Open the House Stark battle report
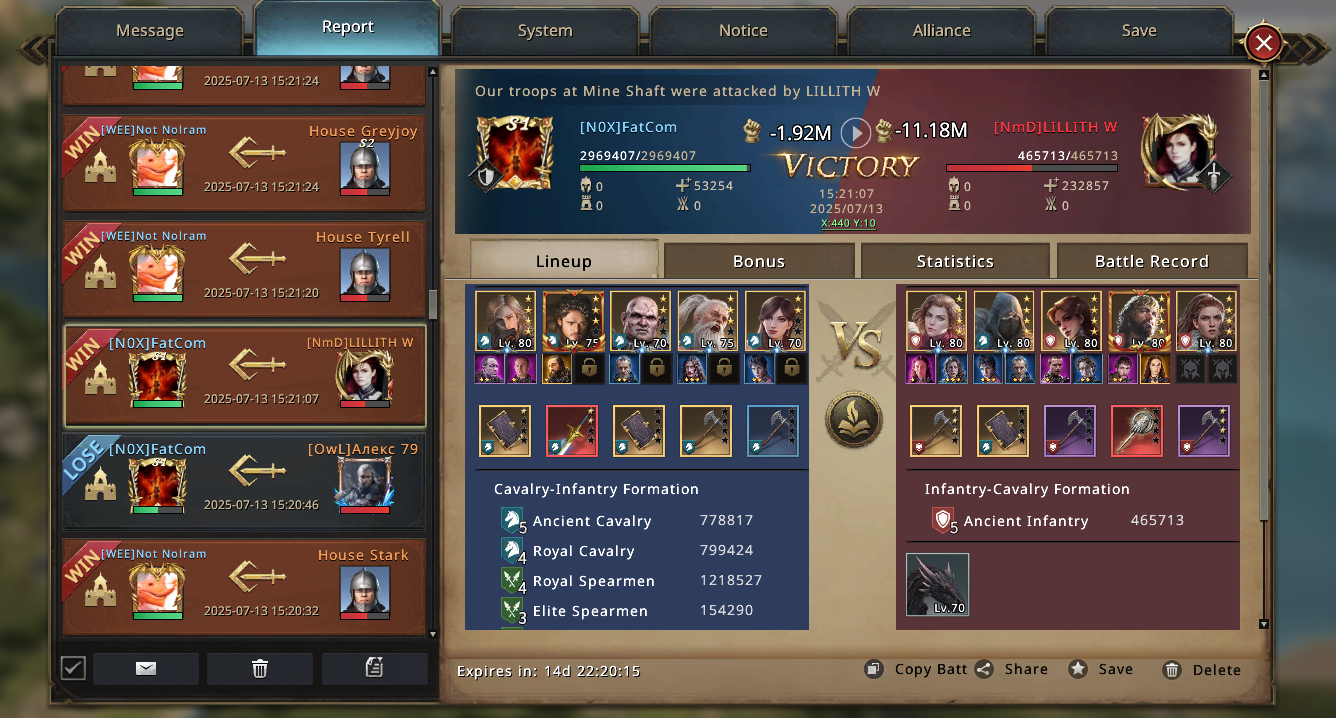Viewport: 1336px width, 718px height. [244, 586]
